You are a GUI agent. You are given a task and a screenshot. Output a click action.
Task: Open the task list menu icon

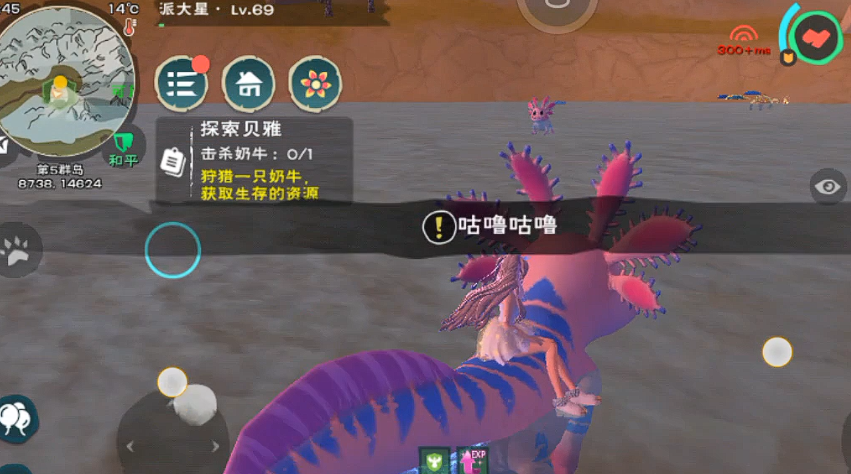click(181, 84)
